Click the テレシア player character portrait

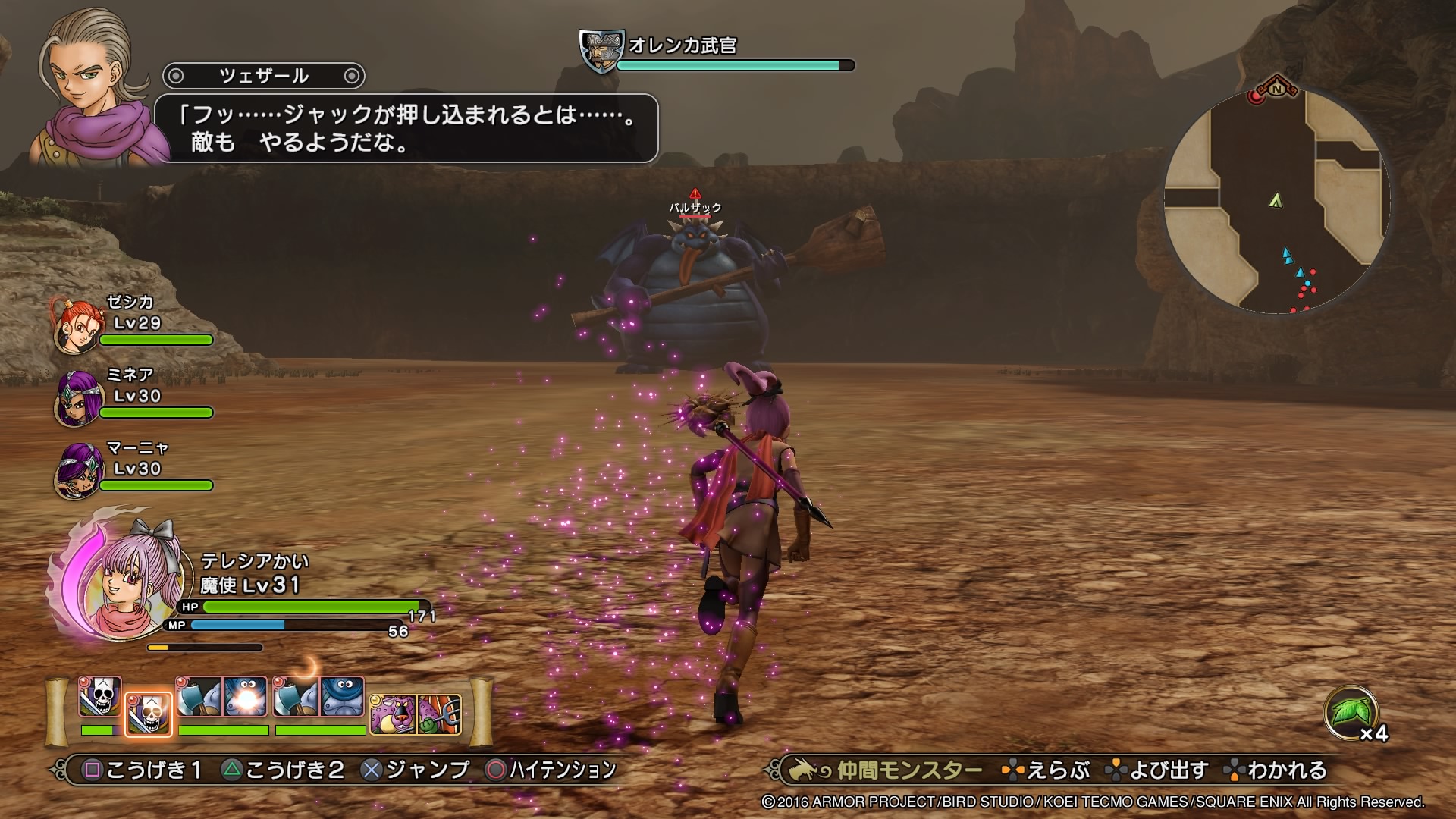129,584
